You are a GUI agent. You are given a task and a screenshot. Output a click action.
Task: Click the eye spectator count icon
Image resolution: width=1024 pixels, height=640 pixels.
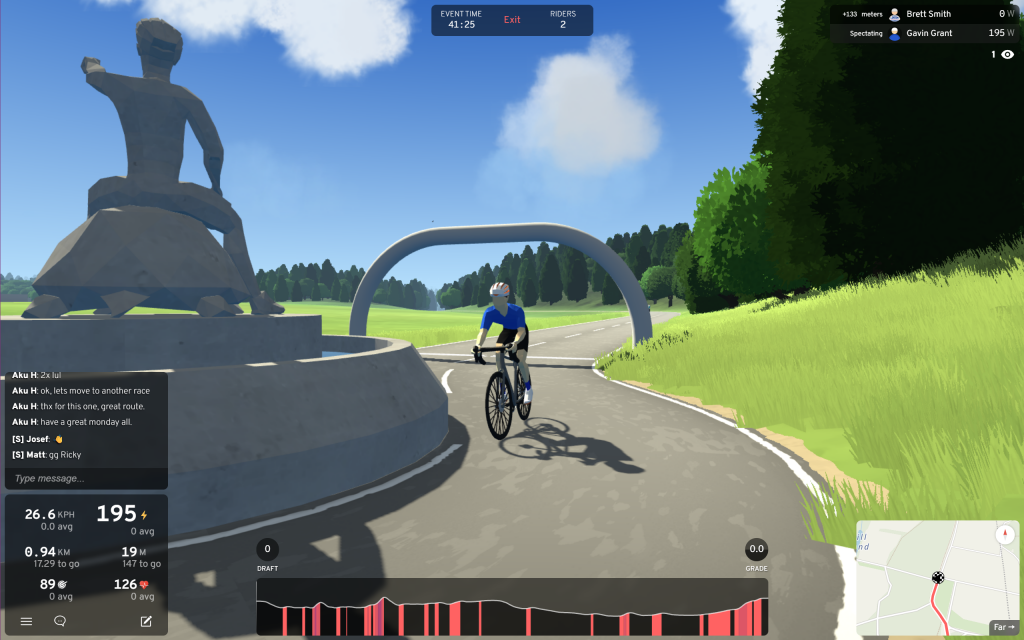(x=1007, y=55)
